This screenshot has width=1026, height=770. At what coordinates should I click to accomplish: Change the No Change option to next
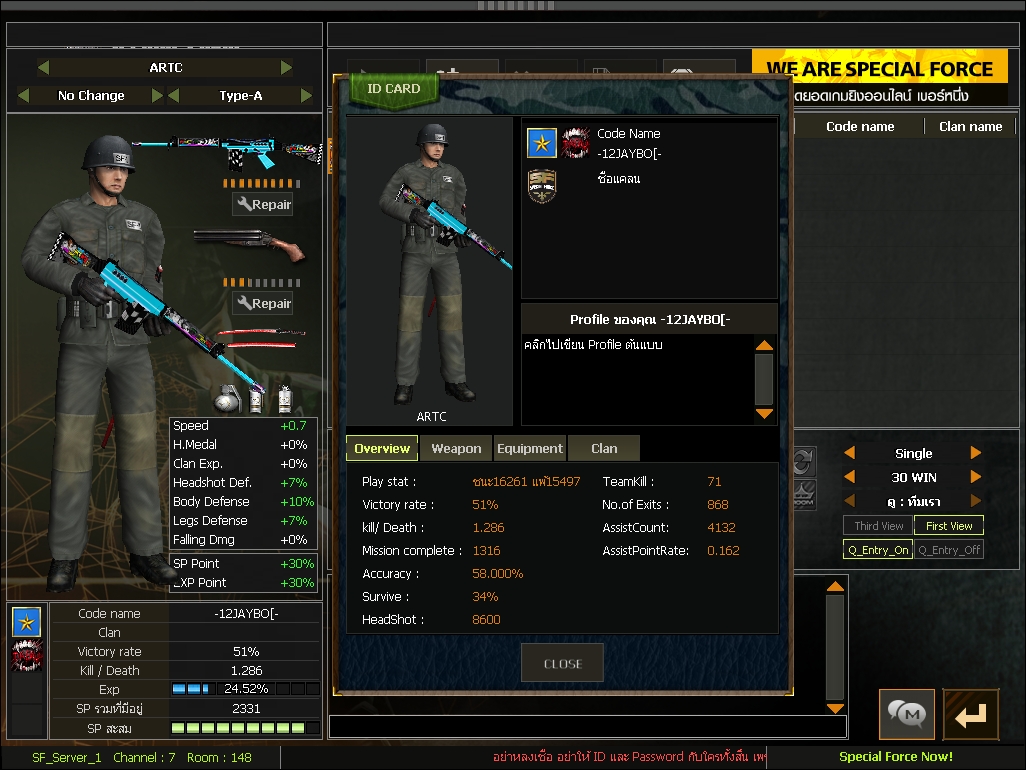point(157,96)
